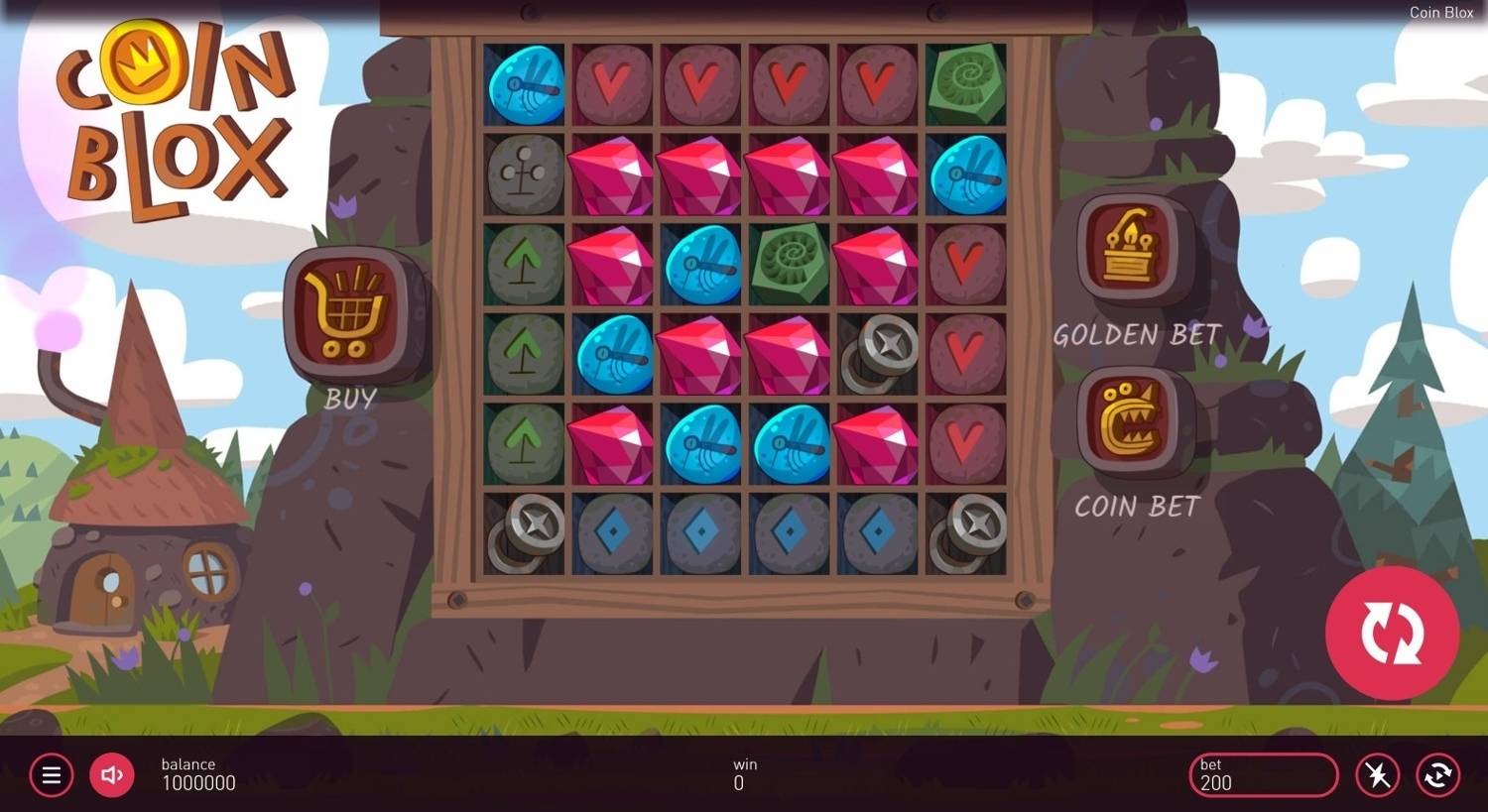Activate lightning quick spin mode
Image resolution: width=1488 pixels, height=812 pixels.
click(x=1377, y=775)
